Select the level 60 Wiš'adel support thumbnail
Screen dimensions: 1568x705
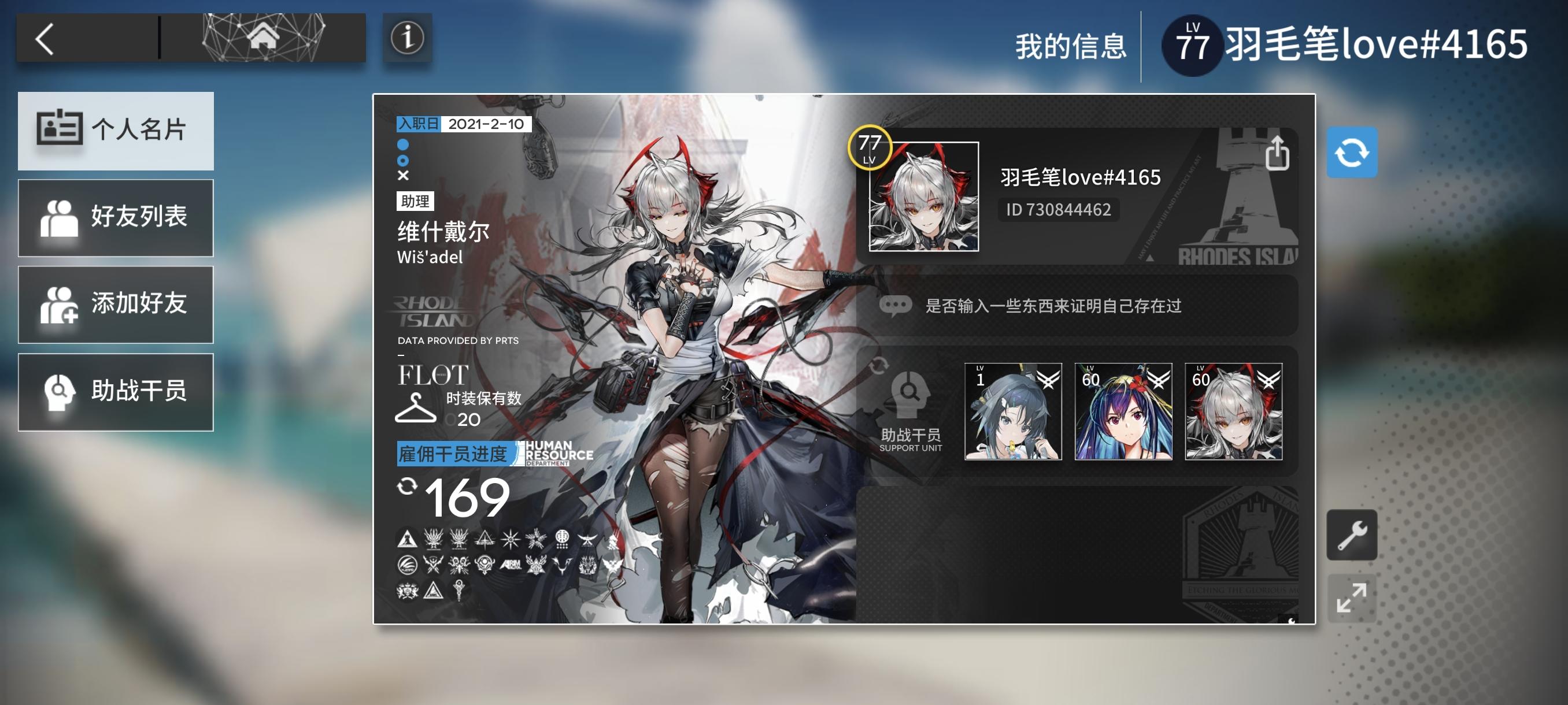point(1233,413)
